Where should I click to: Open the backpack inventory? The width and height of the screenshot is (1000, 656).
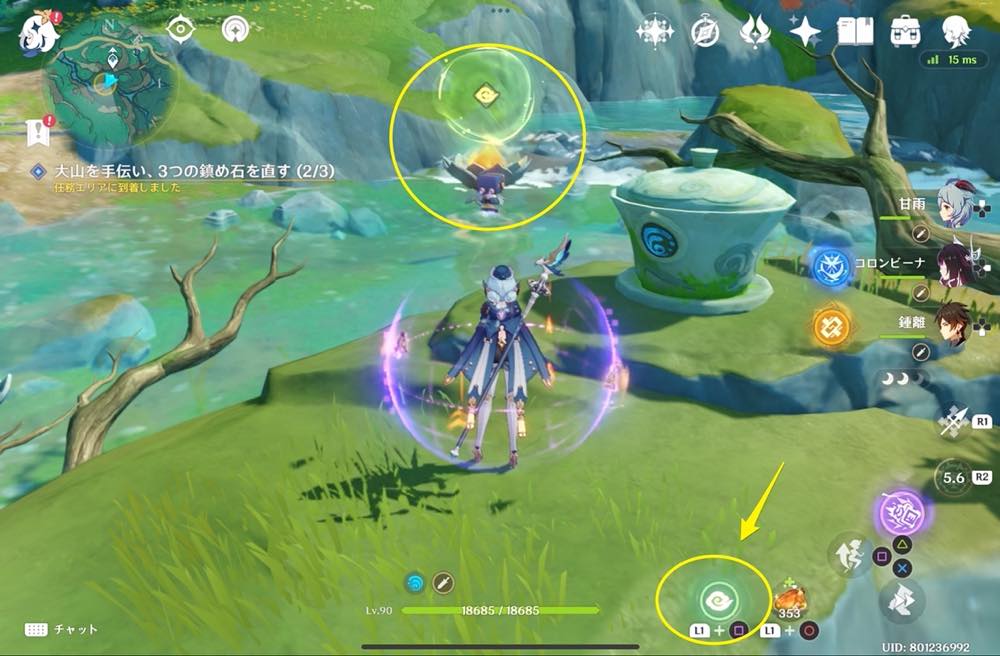(906, 32)
